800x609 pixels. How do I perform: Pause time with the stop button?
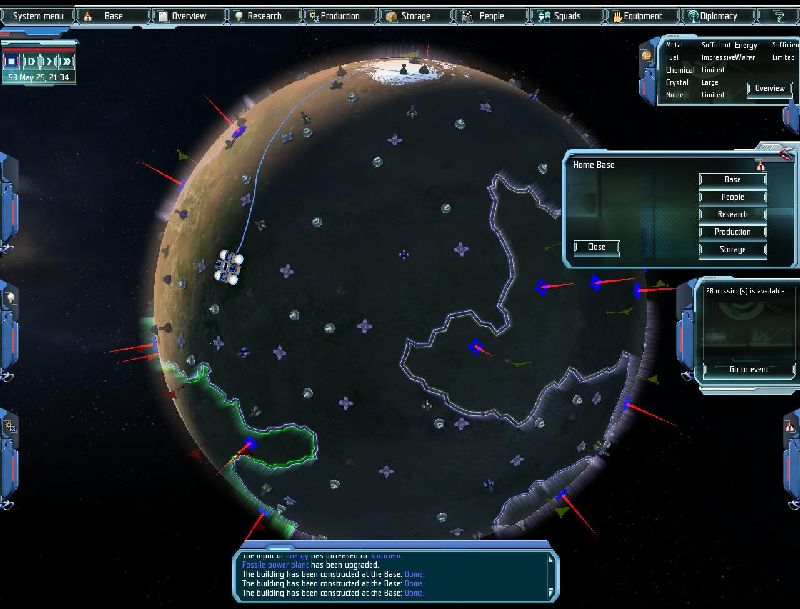coord(11,62)
